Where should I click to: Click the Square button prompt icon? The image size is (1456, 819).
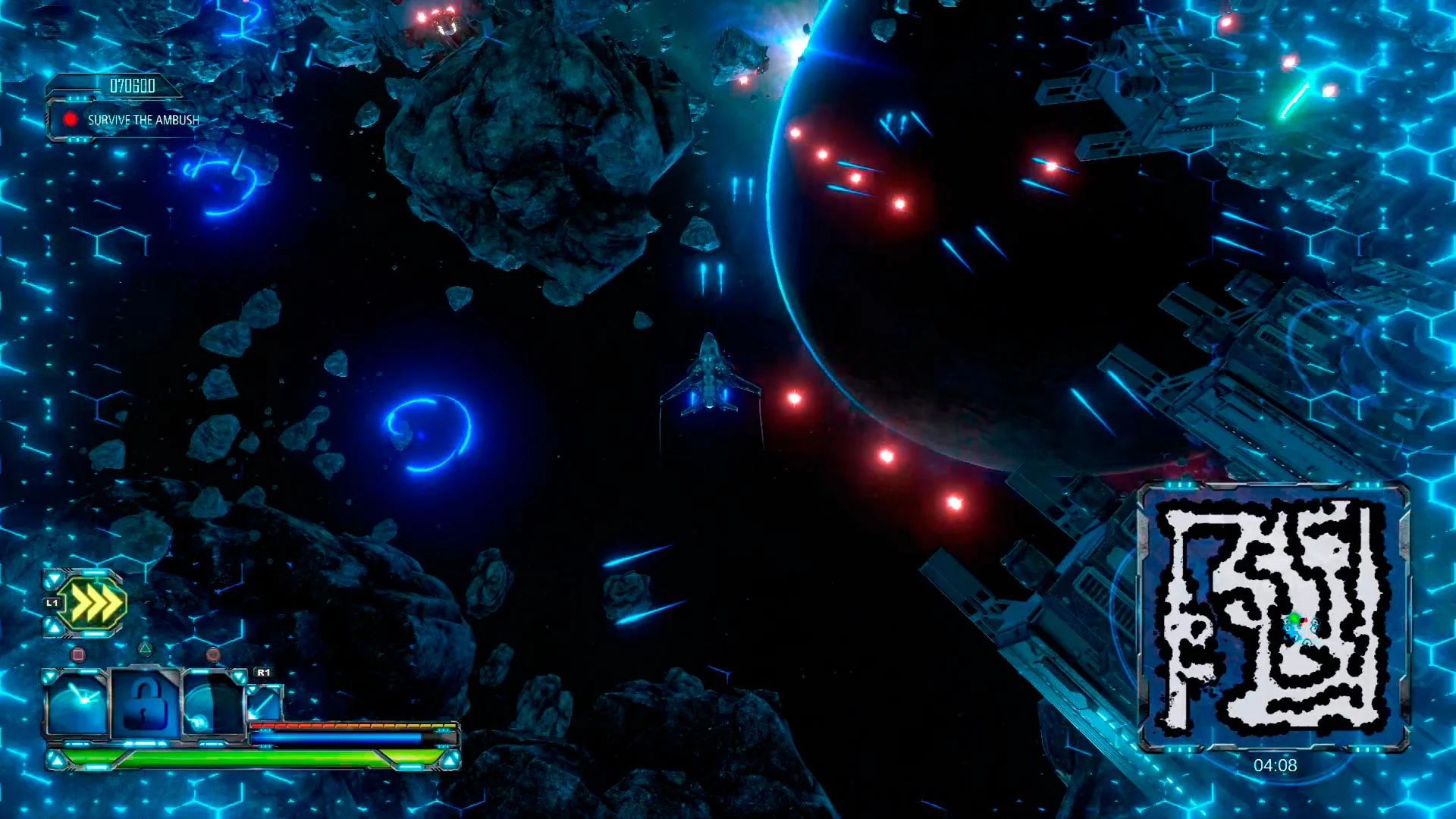[x=78, y=654]
